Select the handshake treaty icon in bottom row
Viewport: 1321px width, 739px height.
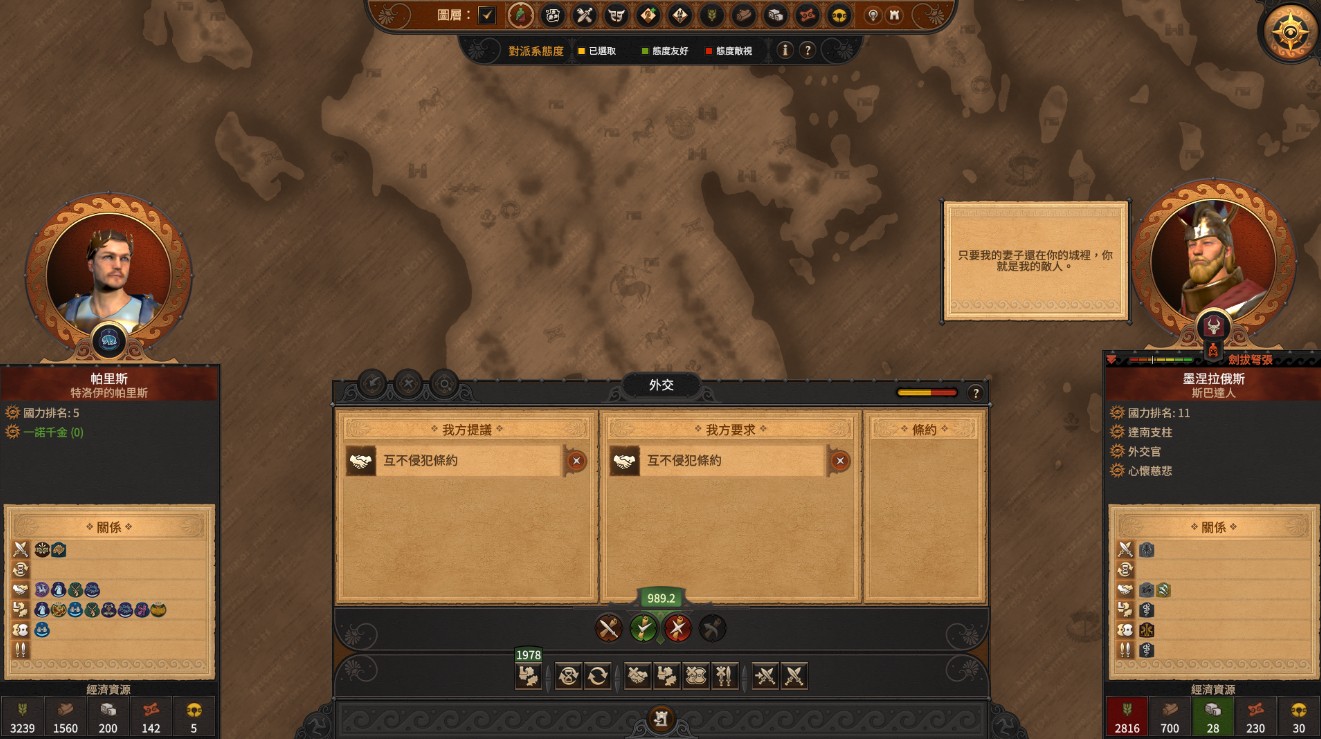pyautogui.click(x=638, y=676)
